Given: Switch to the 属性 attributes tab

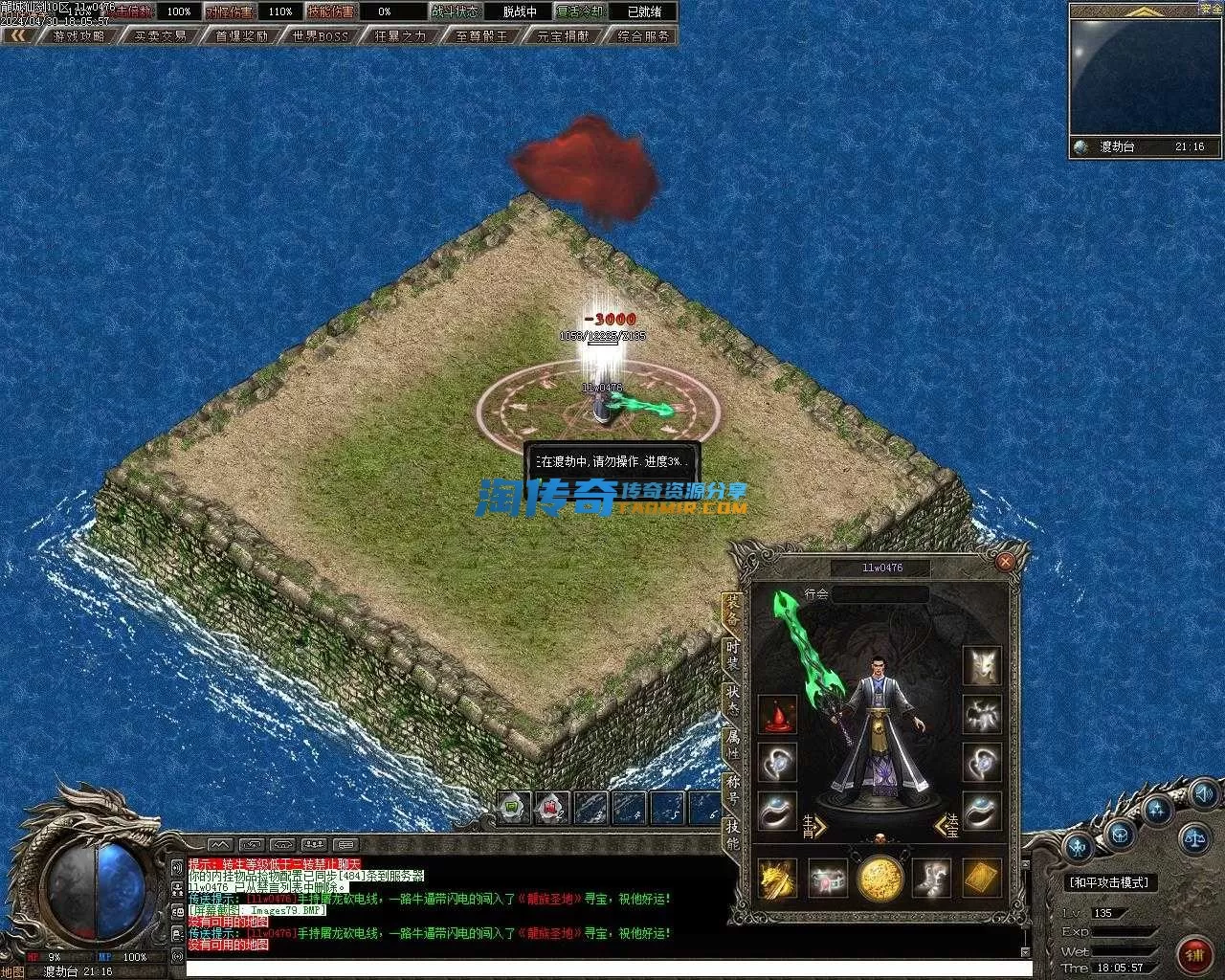Looking at the screenshot, I should [x=732, y=744].
